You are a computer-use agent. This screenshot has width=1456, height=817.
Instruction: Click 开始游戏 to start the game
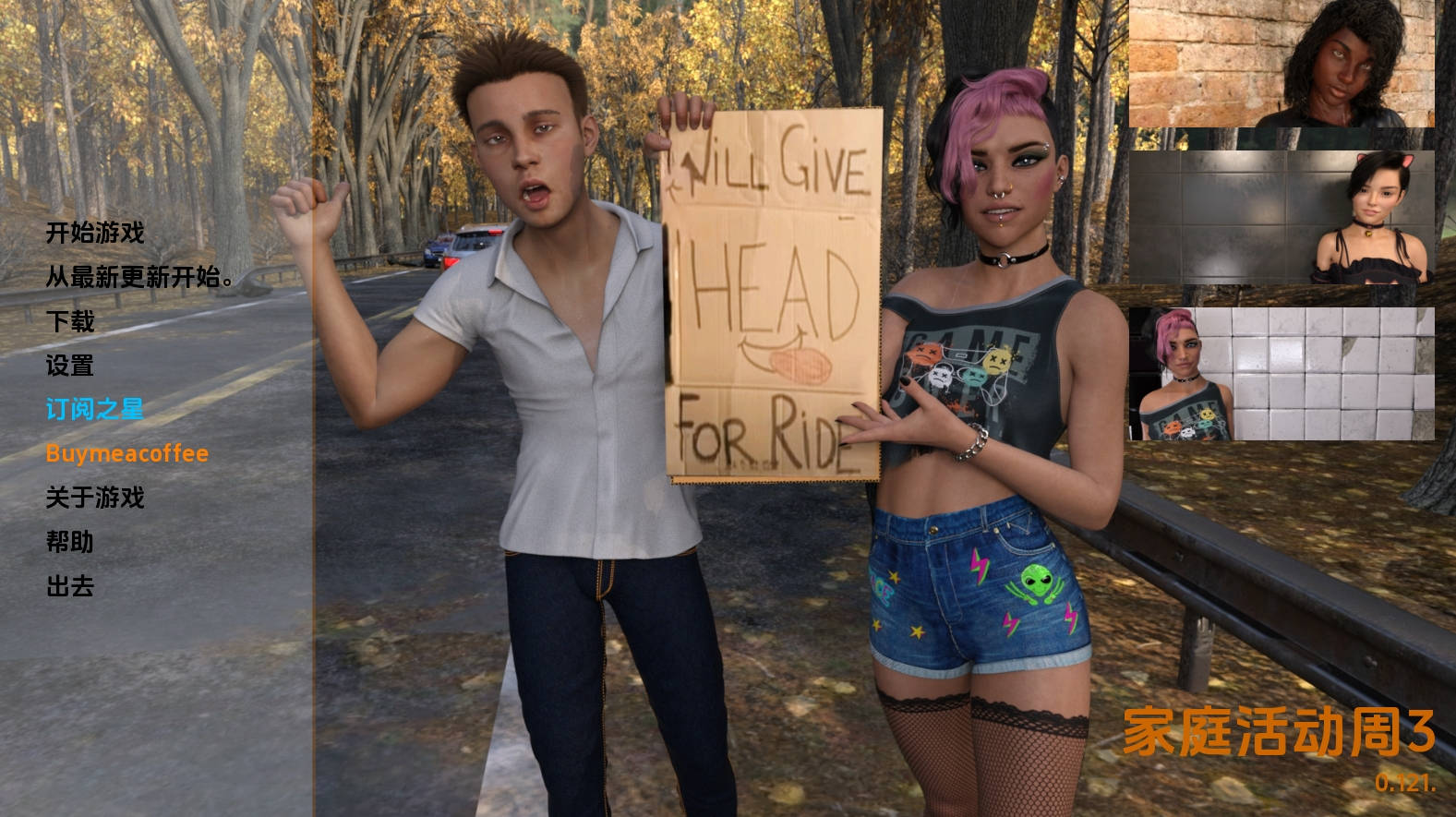point(95,233)
